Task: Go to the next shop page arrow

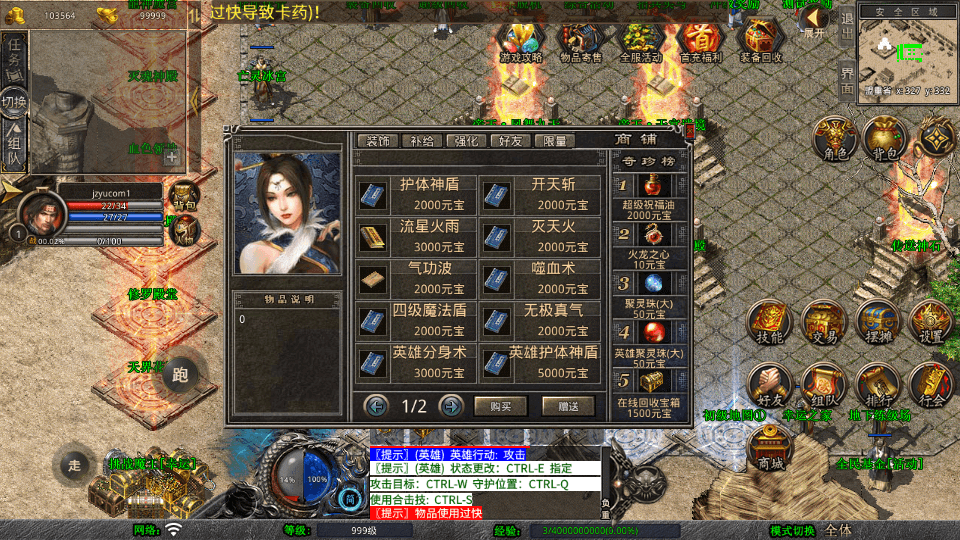Action: pos(451,406)
